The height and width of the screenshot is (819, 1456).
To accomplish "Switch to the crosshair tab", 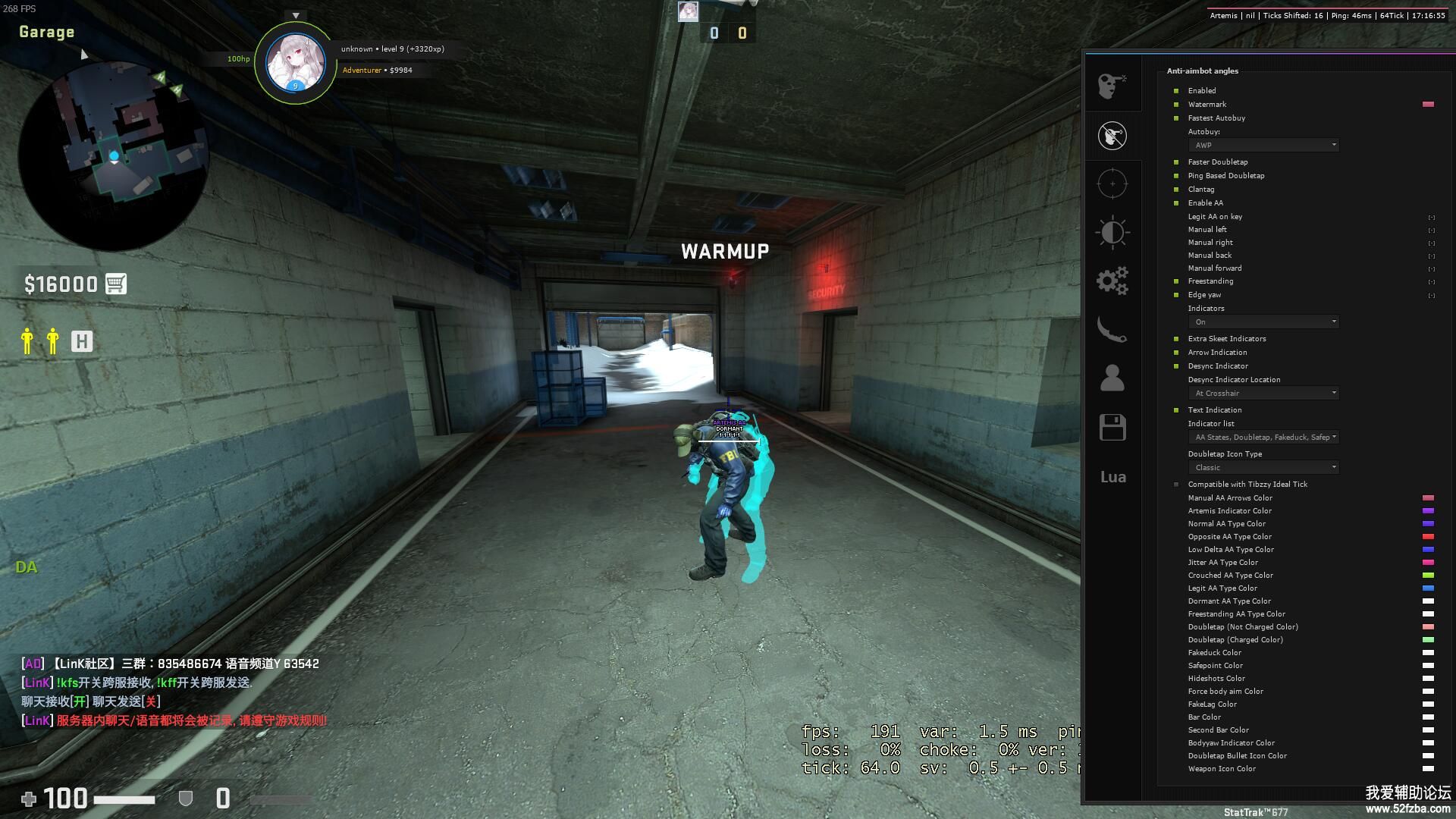I will click(1112, 184).
